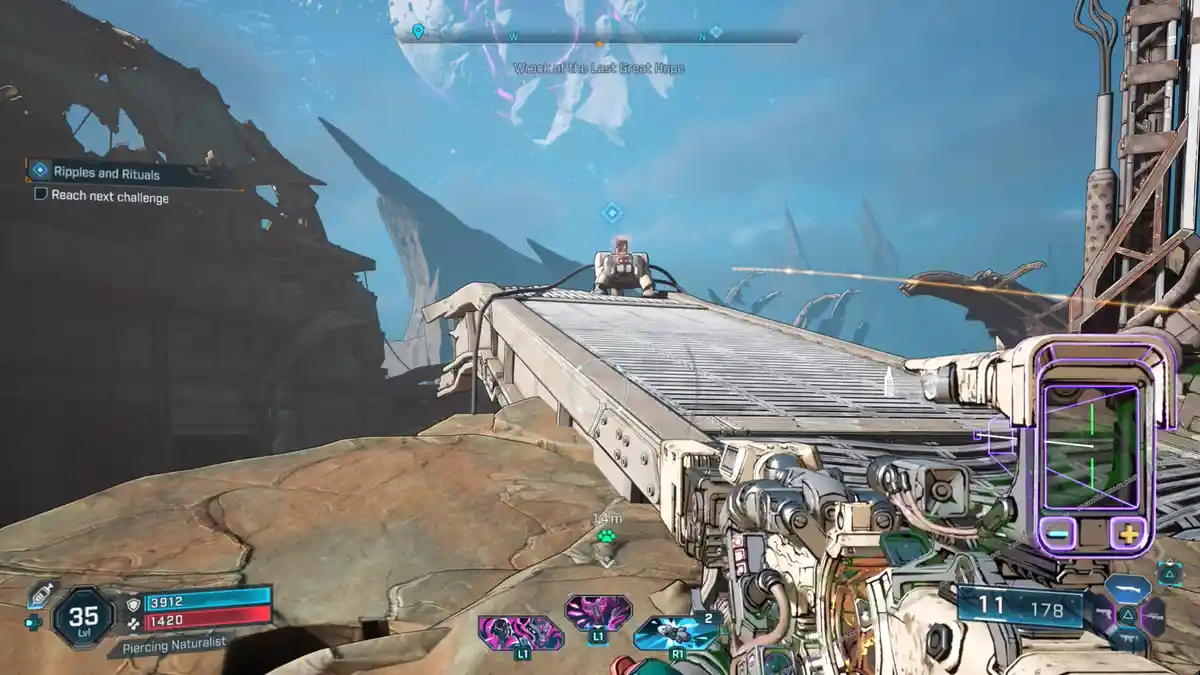Screen dimensions: 1200x675
Task: Open the Ripples and Rituals quest tracker
Action: click(x=120, y=172)
